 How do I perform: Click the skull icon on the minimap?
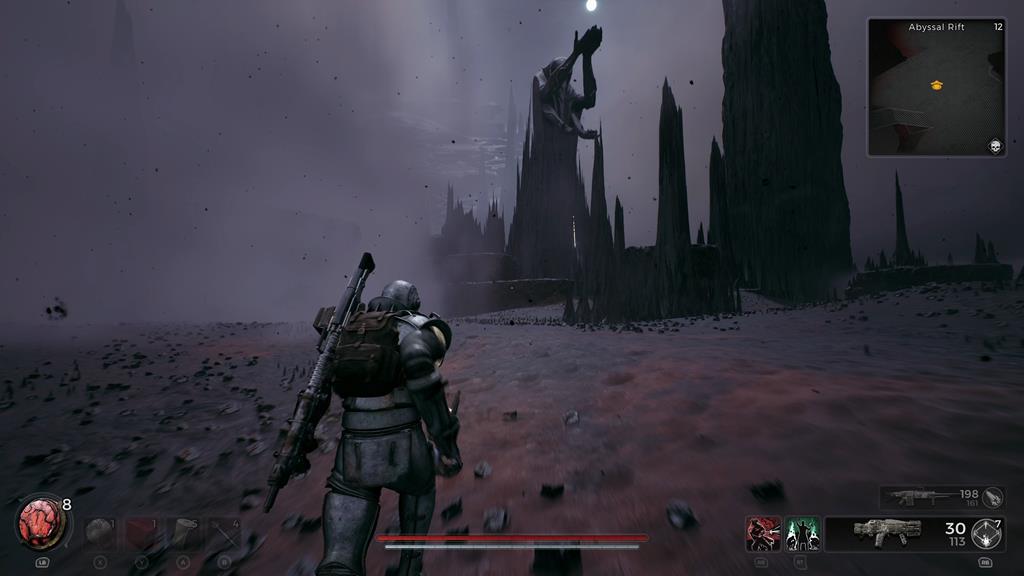pos(995,146)
